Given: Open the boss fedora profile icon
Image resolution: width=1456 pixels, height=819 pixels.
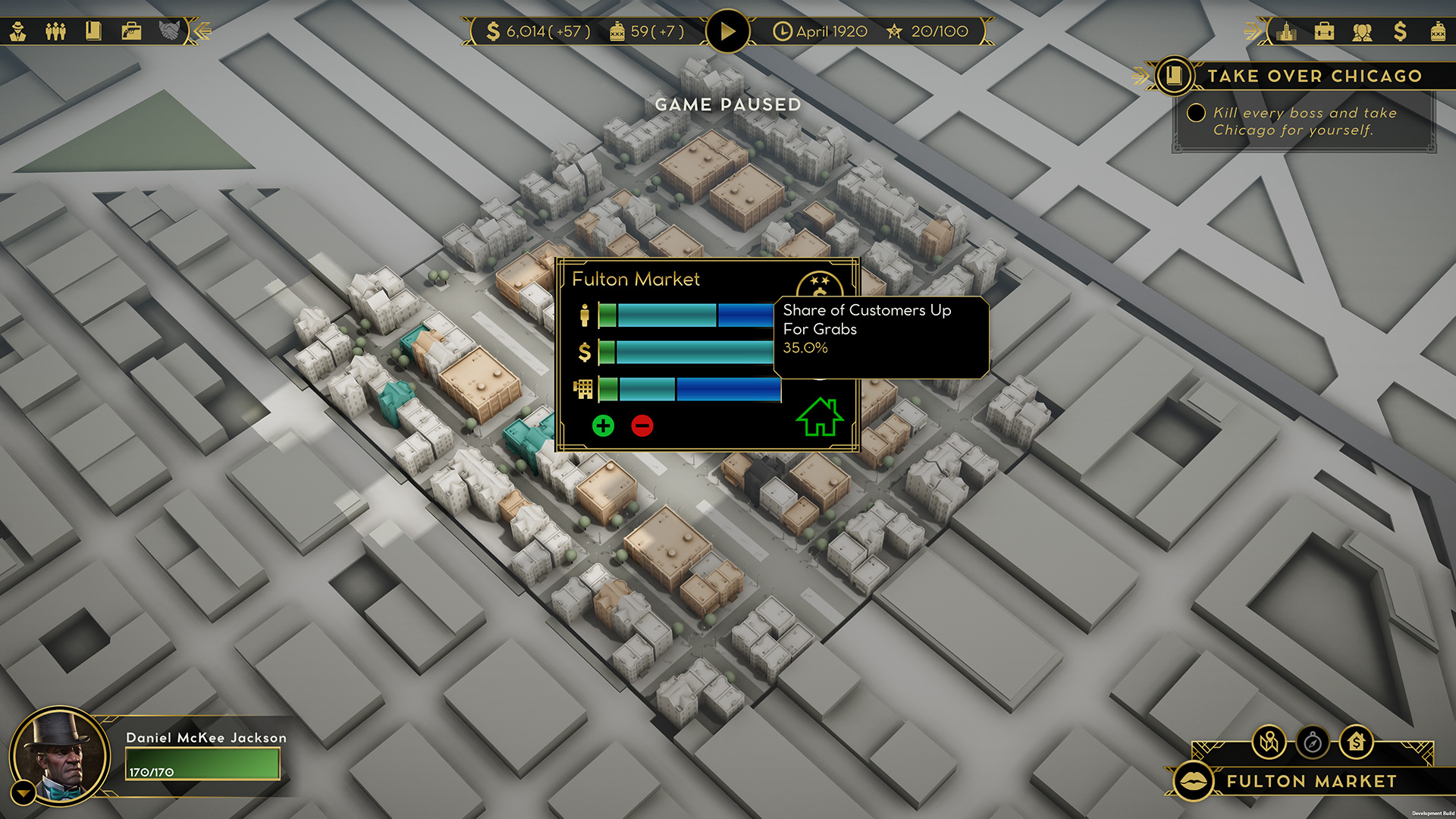Looking at the screenshot, I should click(18, 31).
